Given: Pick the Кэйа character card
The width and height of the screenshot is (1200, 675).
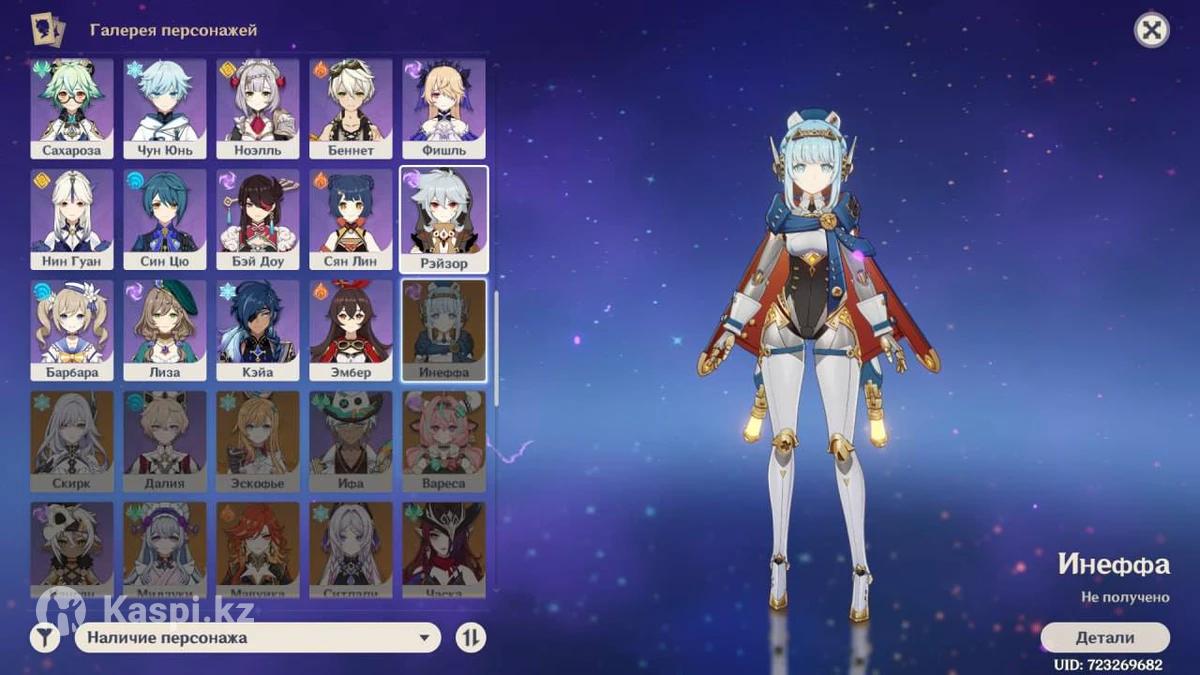Looking at the screenshot, I should [258, 329].
